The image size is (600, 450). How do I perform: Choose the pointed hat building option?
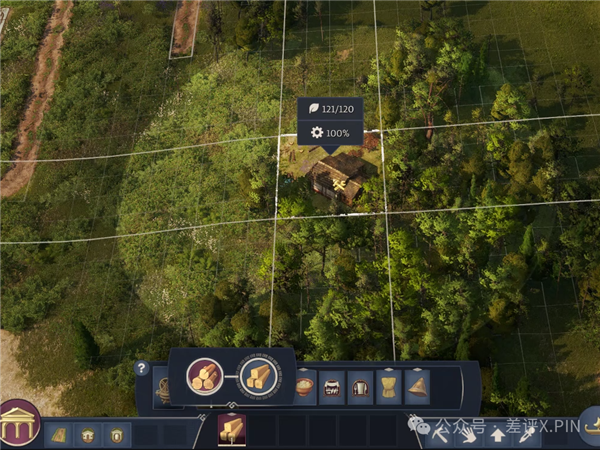[x=417, y=387]
